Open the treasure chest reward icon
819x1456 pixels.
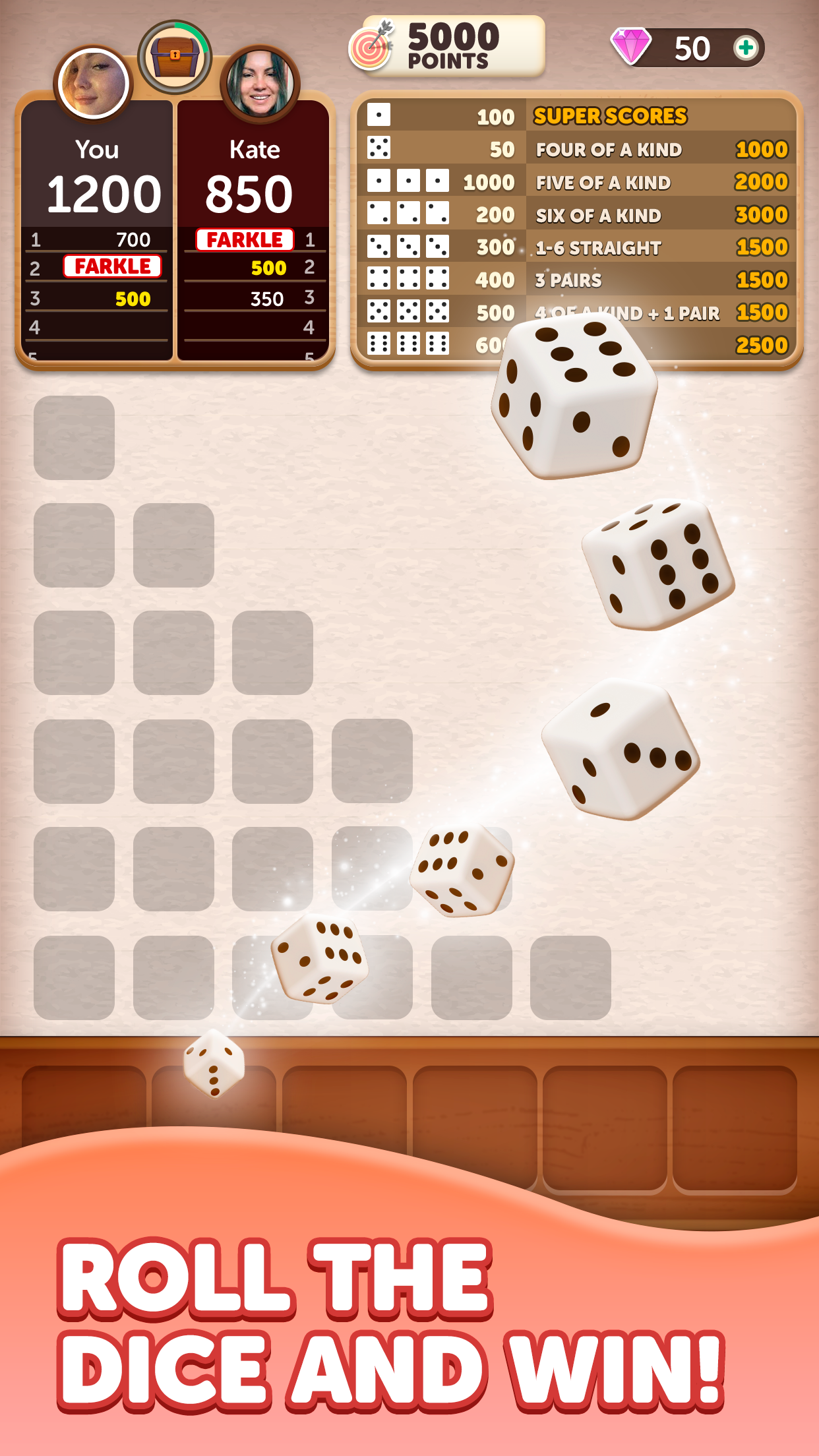pyautogui.click(x=175, y=57)
